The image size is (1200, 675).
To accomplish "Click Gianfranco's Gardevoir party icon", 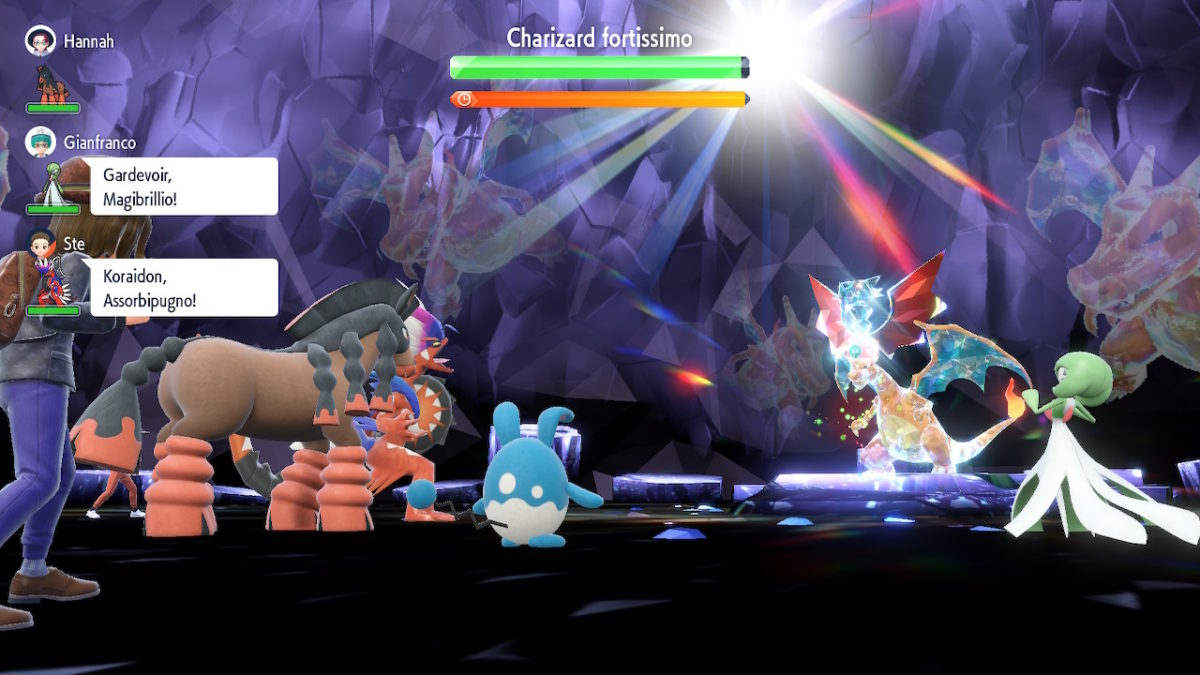I will pos(52,185).
